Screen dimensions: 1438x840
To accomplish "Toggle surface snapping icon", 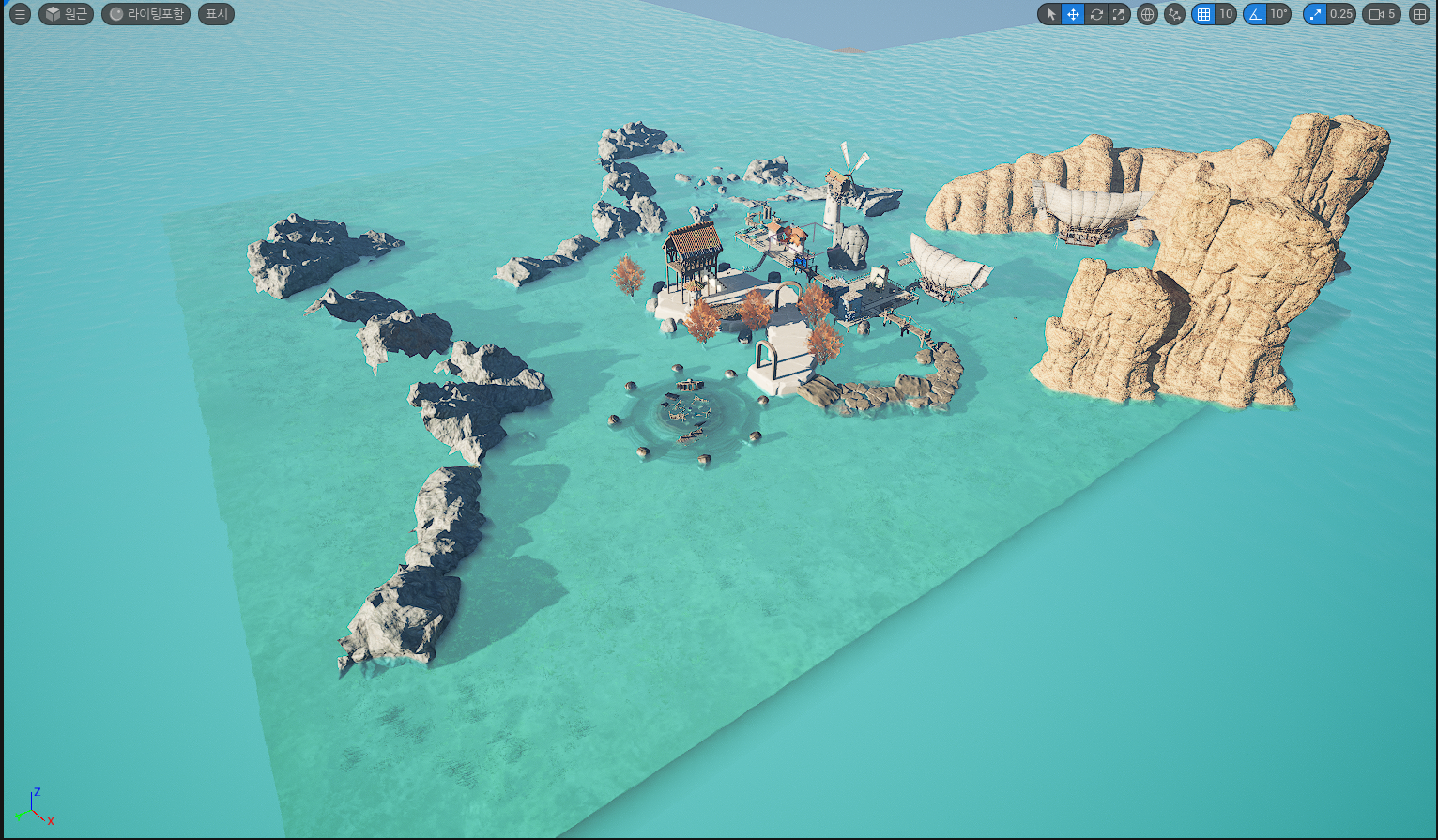I will click(1174, 14).
